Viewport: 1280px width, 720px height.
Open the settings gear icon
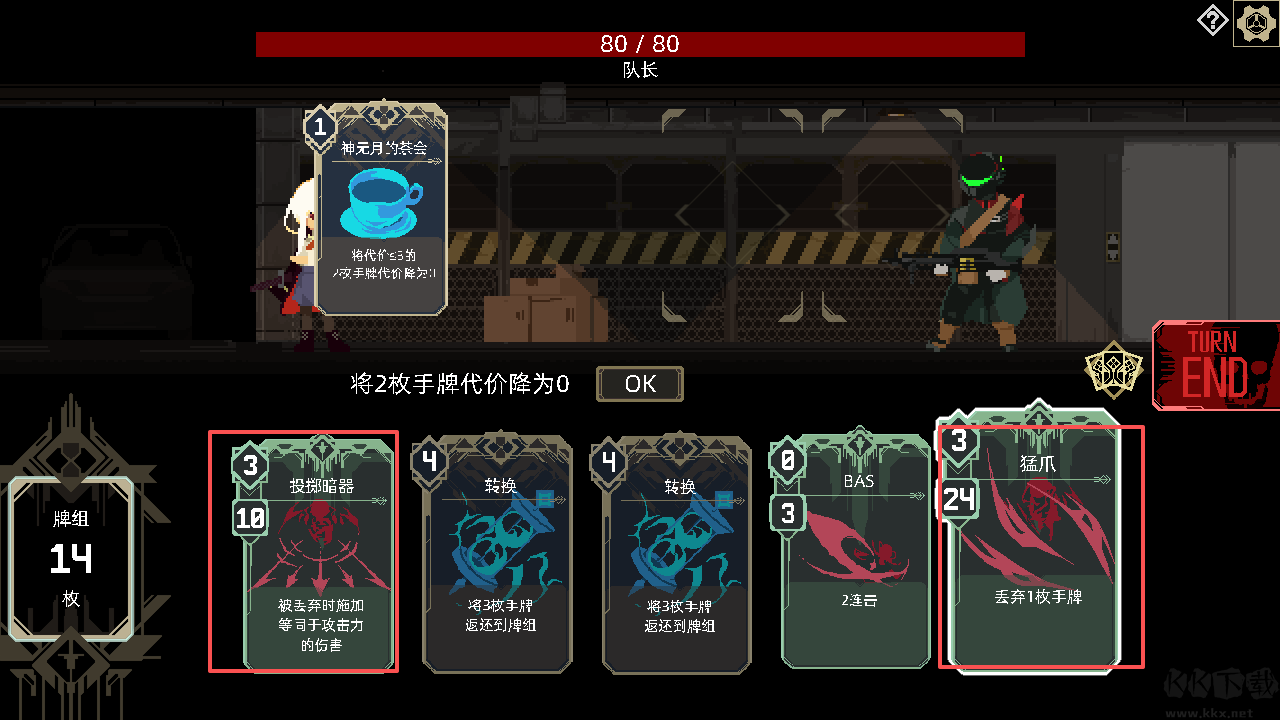coord(1253,20)
